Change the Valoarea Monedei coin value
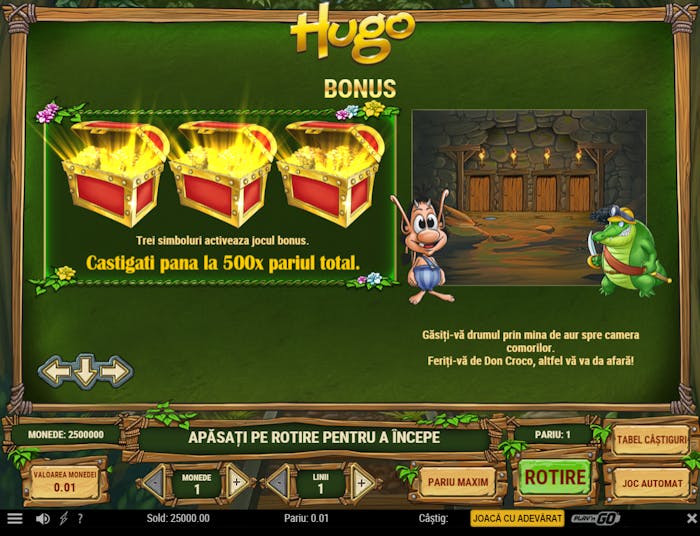This screenshot has height=536, width=700. (x=64, y=482)
